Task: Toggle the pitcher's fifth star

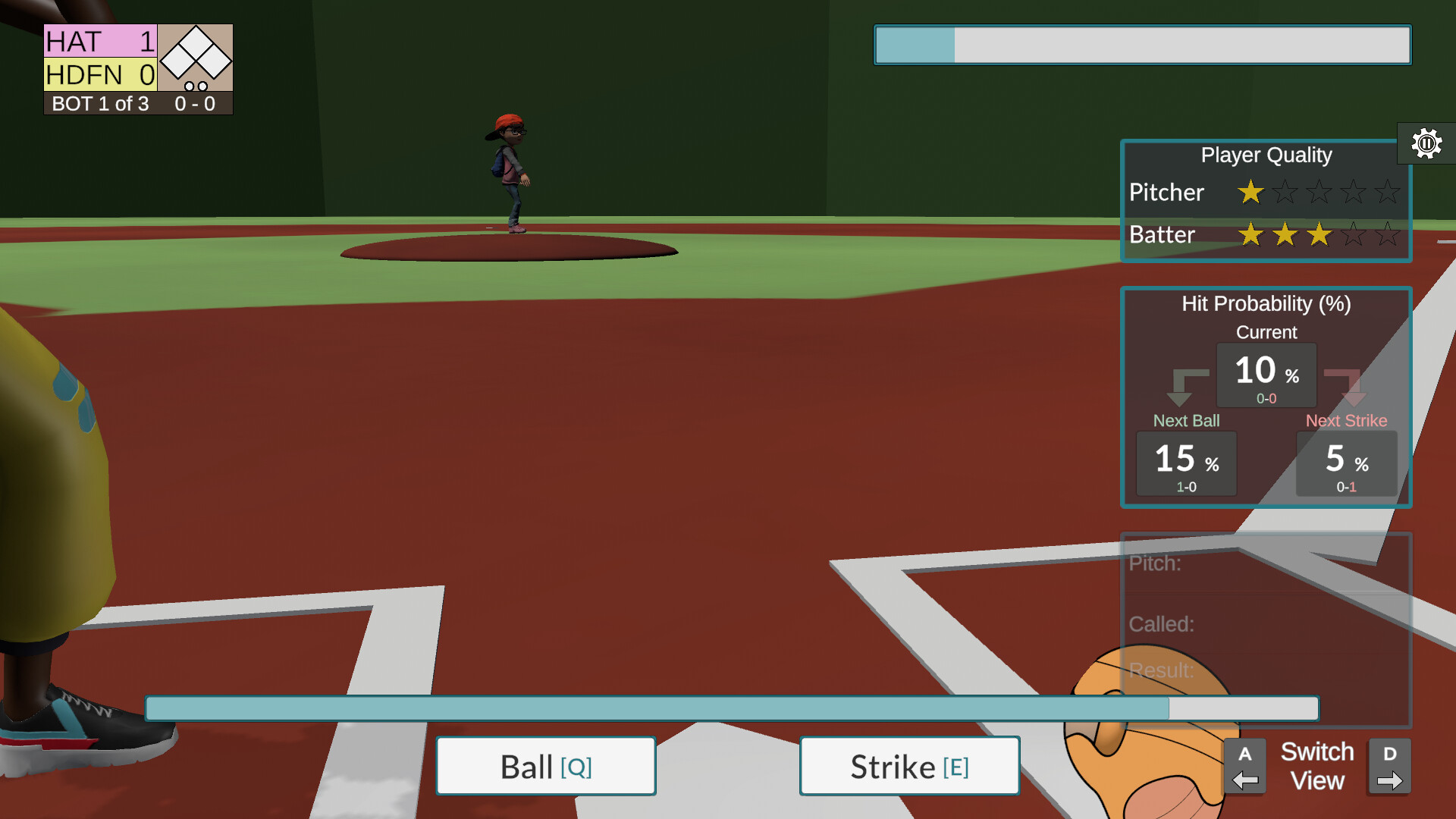Action: pyautogui.click(x=1389, y=192)
